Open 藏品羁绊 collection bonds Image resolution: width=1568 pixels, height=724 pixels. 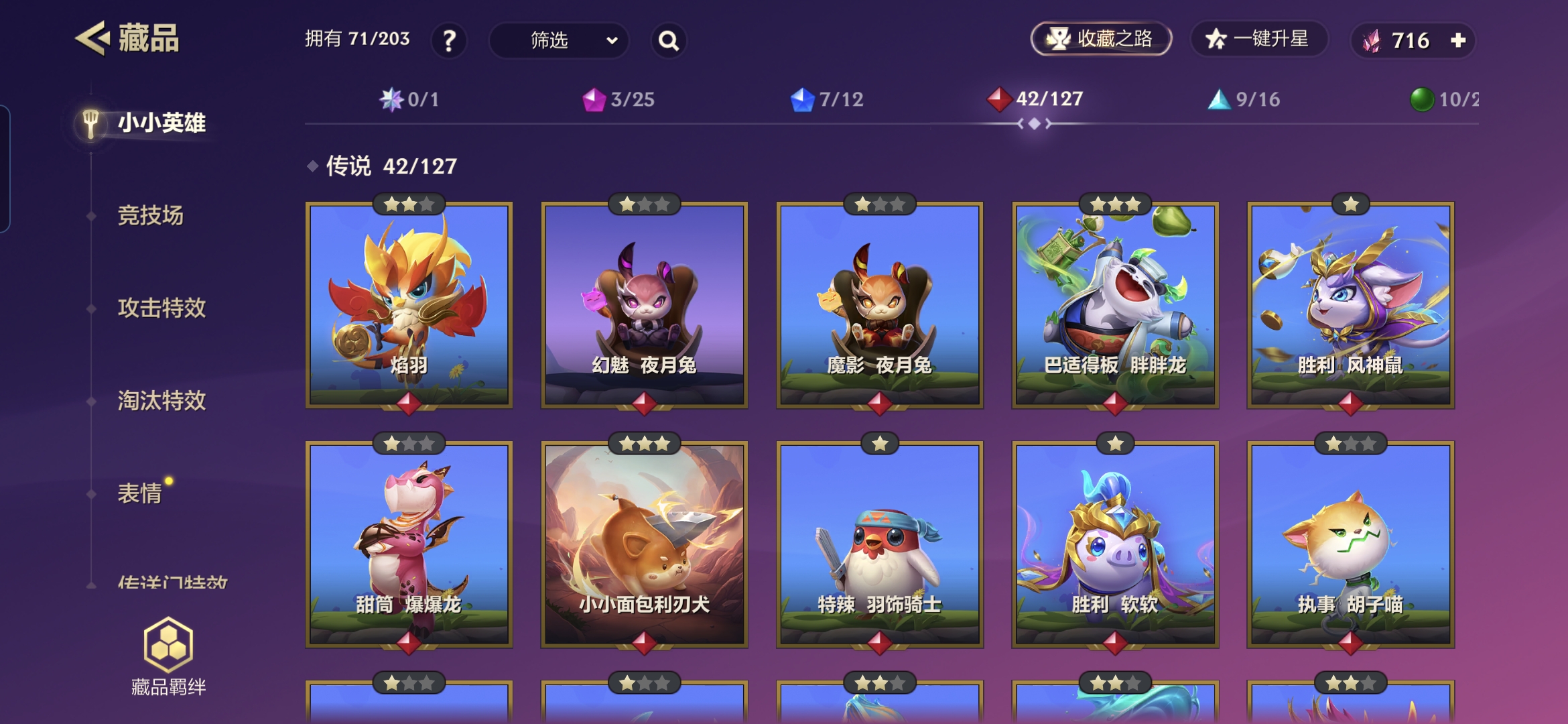coord(168,656)
